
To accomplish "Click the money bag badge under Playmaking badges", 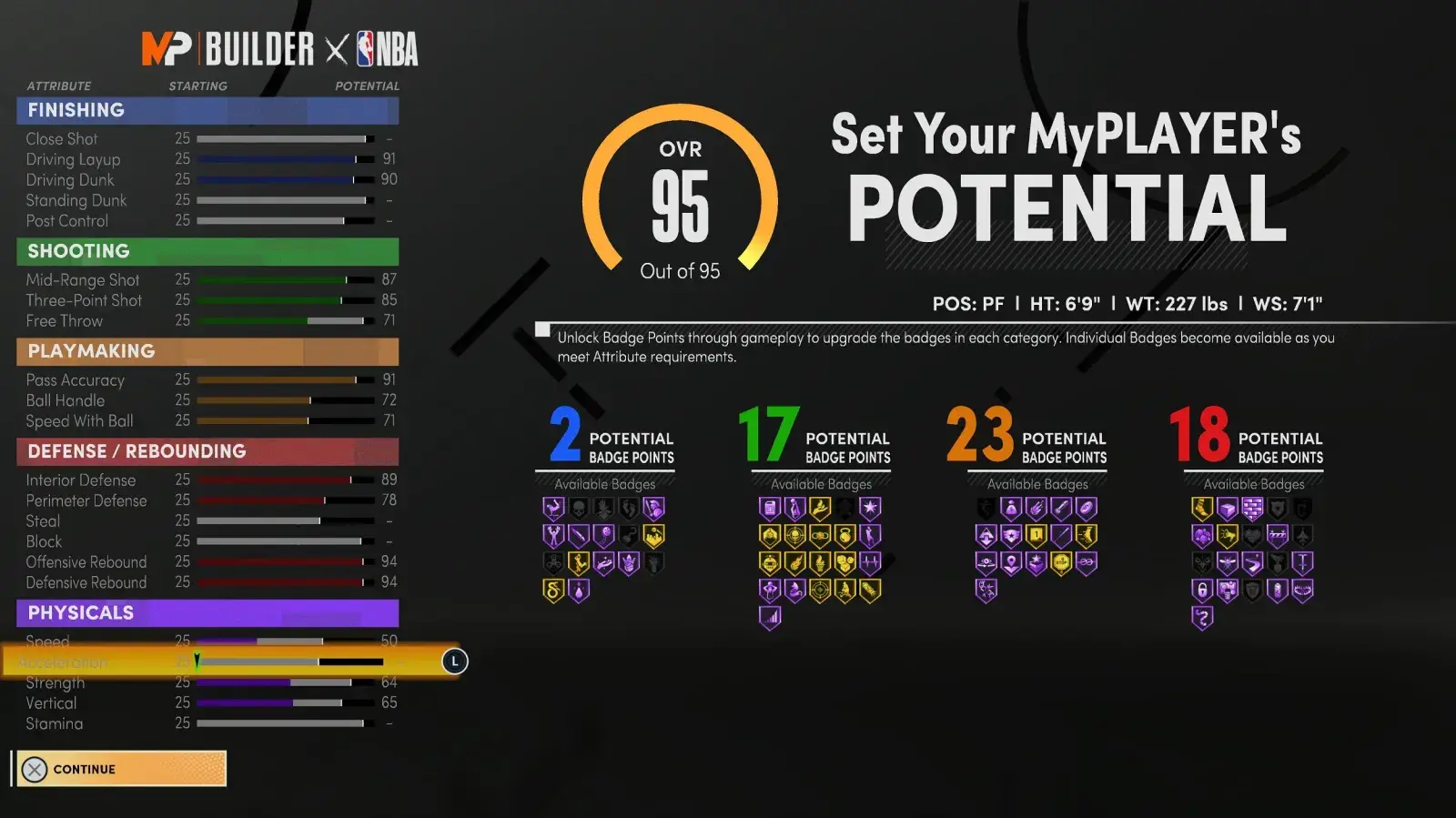I will point(1011,509).
